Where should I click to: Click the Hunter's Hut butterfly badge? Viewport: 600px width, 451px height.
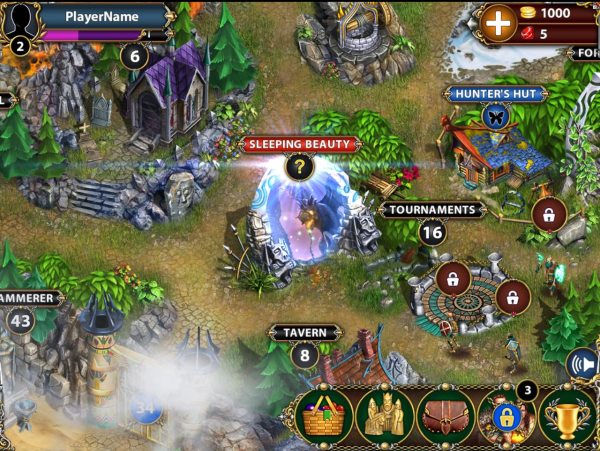495,117
